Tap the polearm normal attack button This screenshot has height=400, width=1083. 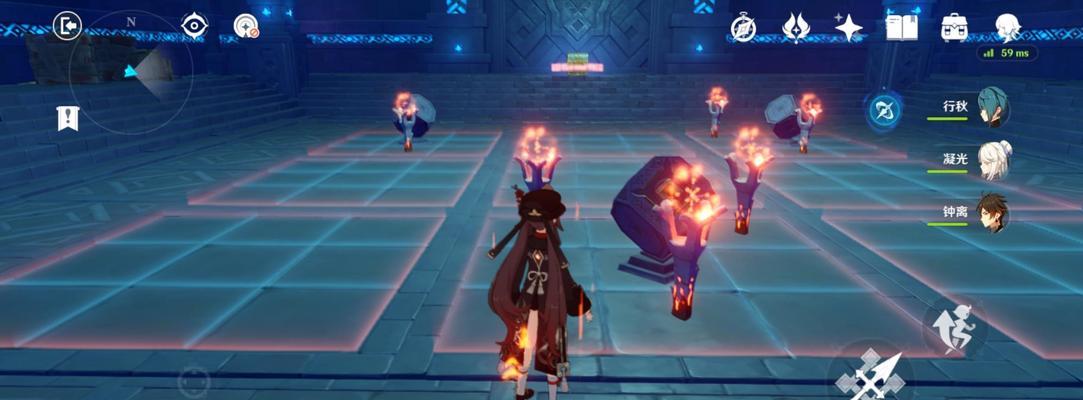tap(872, 377)
